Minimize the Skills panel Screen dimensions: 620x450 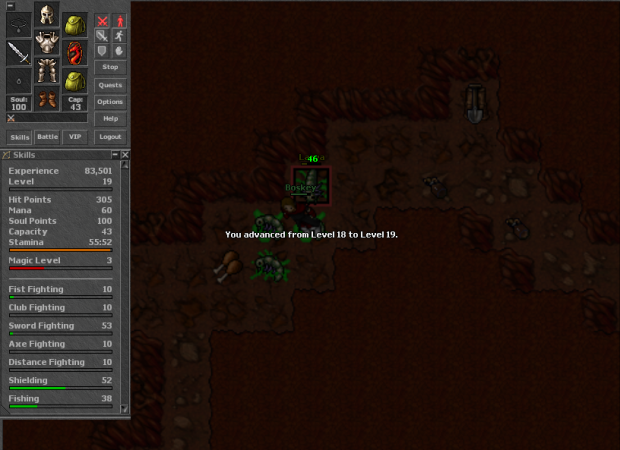tap(113, 155)
